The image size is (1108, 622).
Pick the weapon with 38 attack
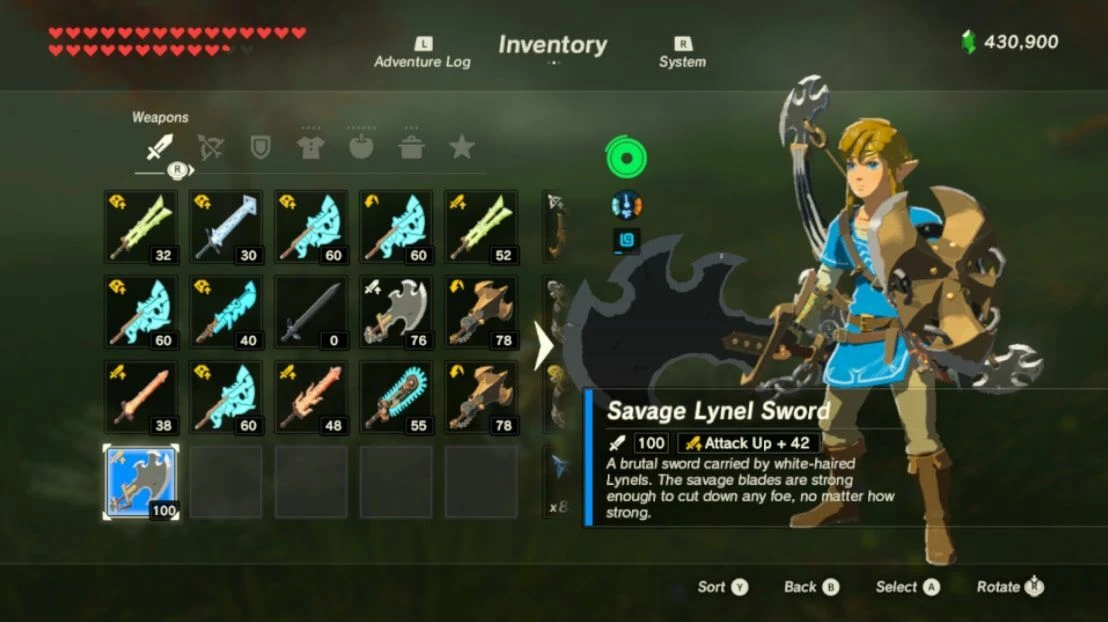(x=141, y=397)
